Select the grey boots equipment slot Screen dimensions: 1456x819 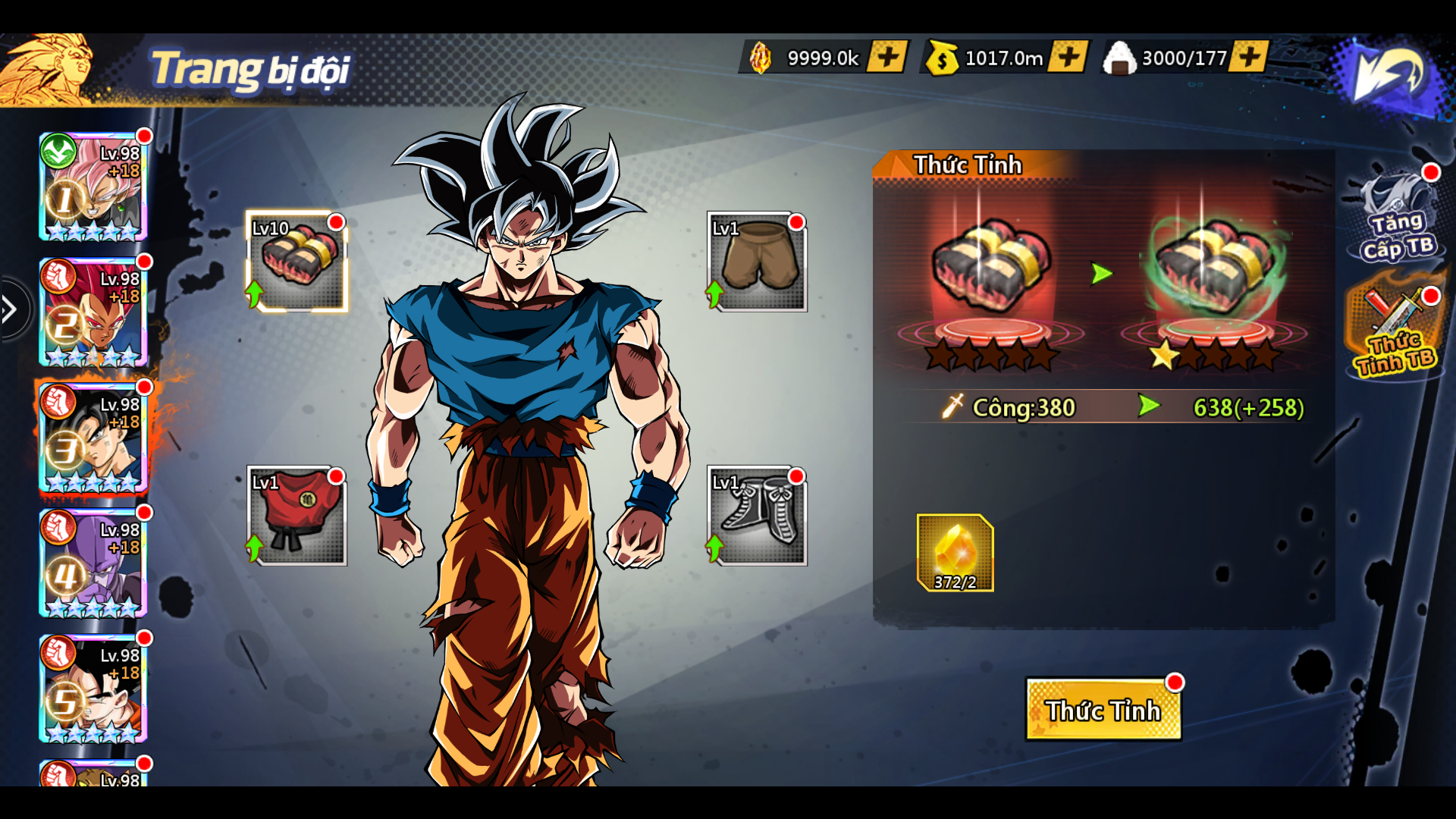[x=757, y=516]
